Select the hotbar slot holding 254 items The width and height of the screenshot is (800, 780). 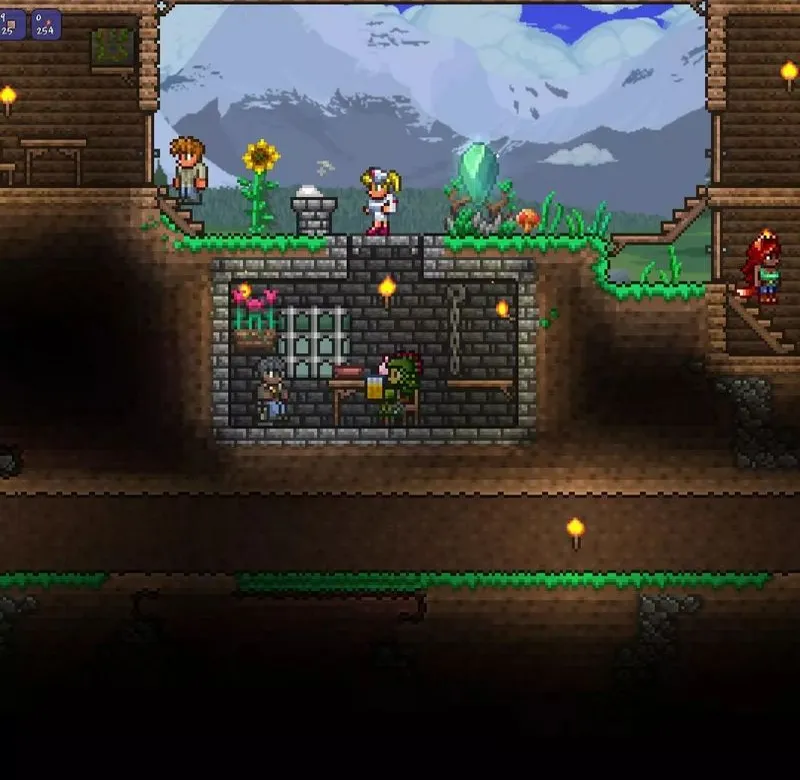[46, 23]
